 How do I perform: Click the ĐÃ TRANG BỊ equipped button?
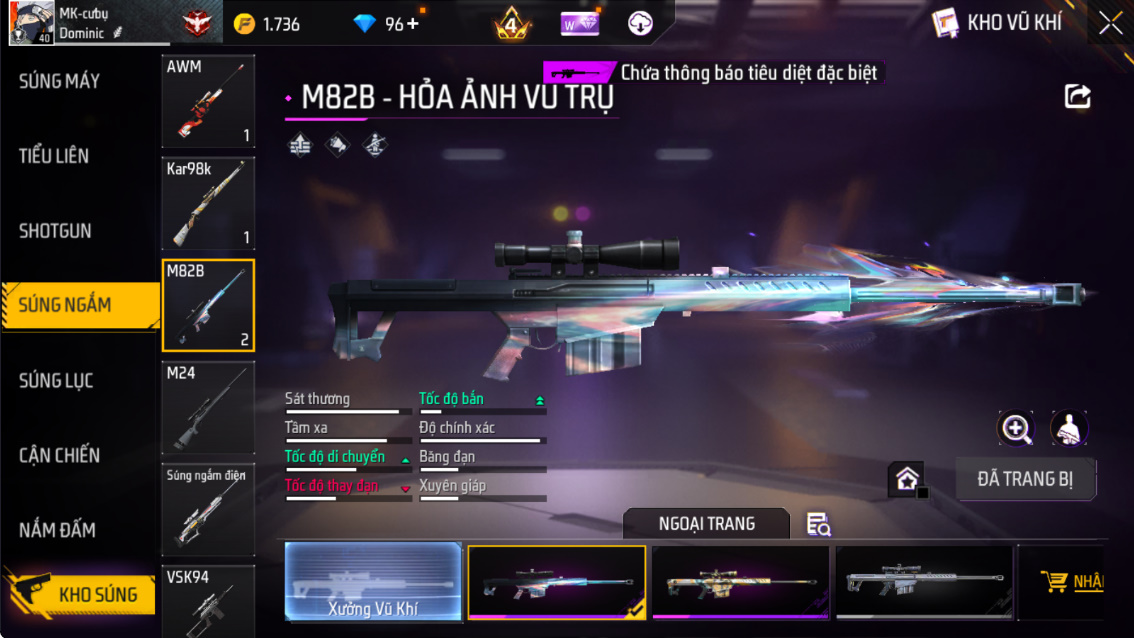[x=1025, y=479]
